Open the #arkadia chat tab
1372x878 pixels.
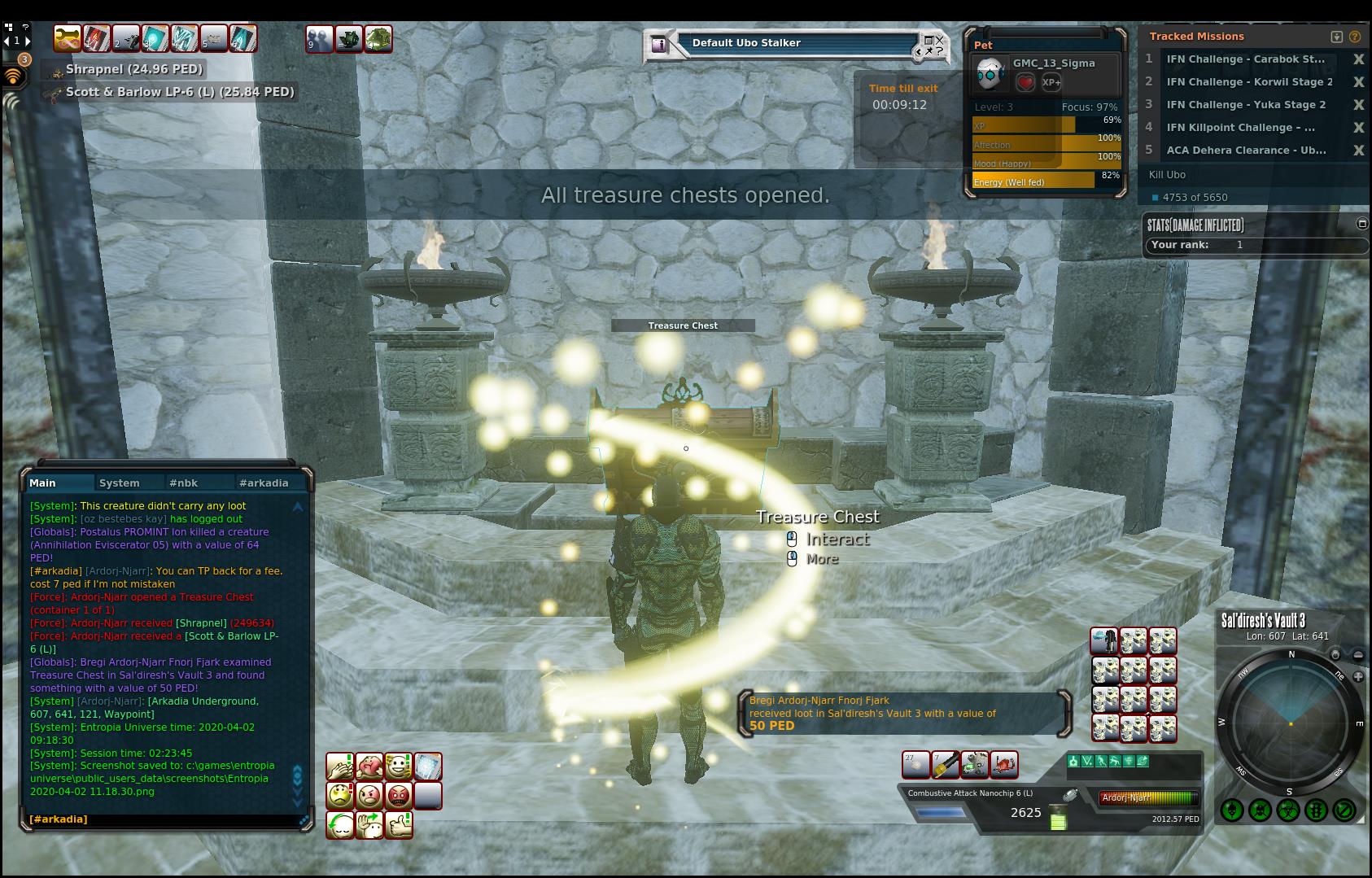pos(264,483)
